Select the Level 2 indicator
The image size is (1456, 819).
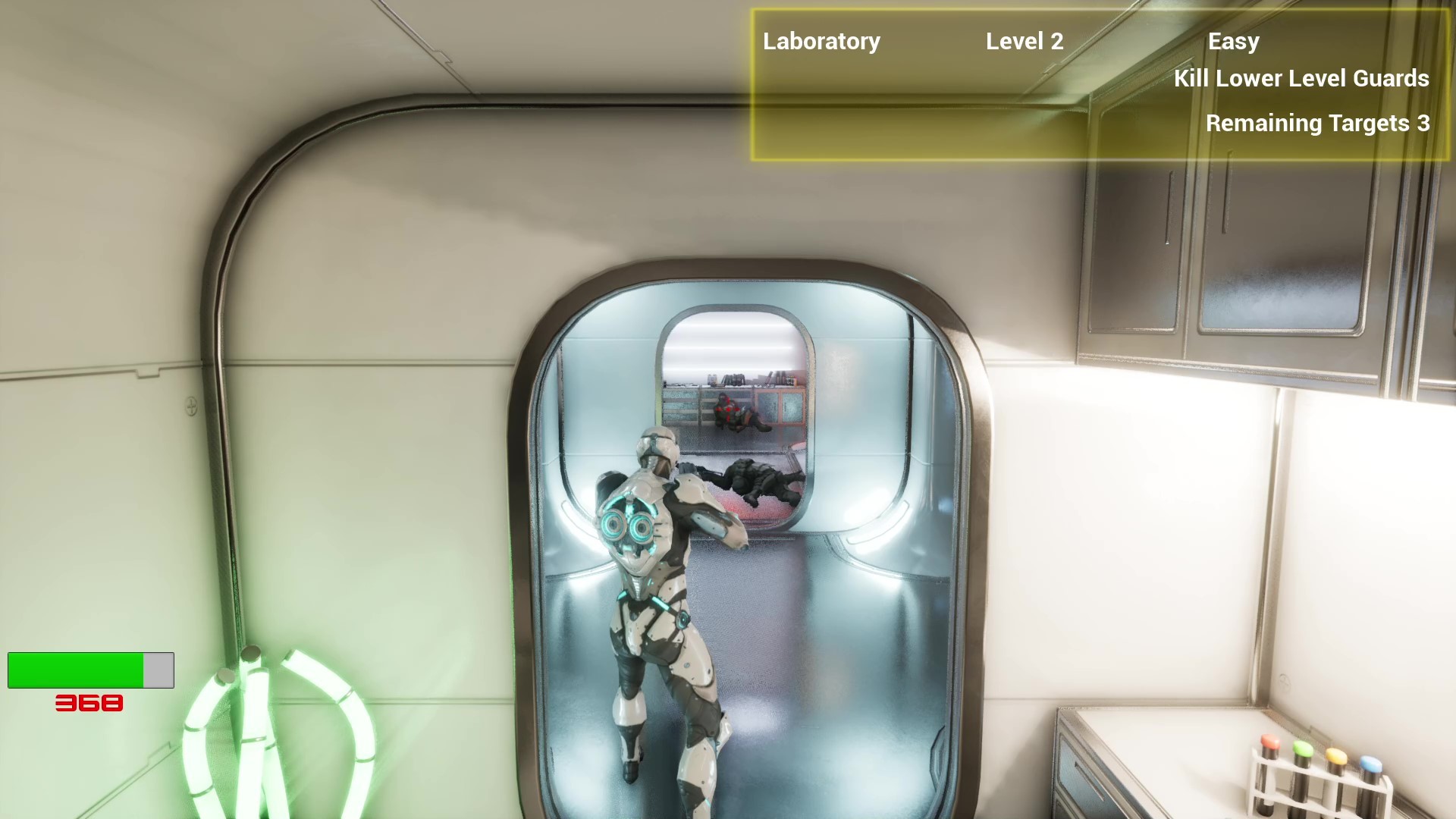pyautogui.click(x=1025, y=42)
